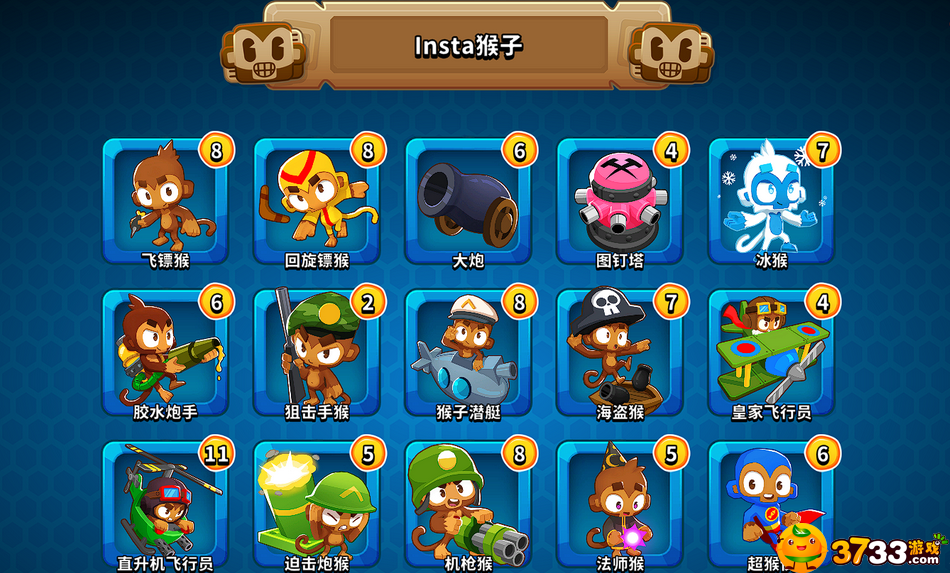Open the Sniper Monkey (狙击手猴) tile
This screenshot has height=573, width=950.
tap(317, 352)
